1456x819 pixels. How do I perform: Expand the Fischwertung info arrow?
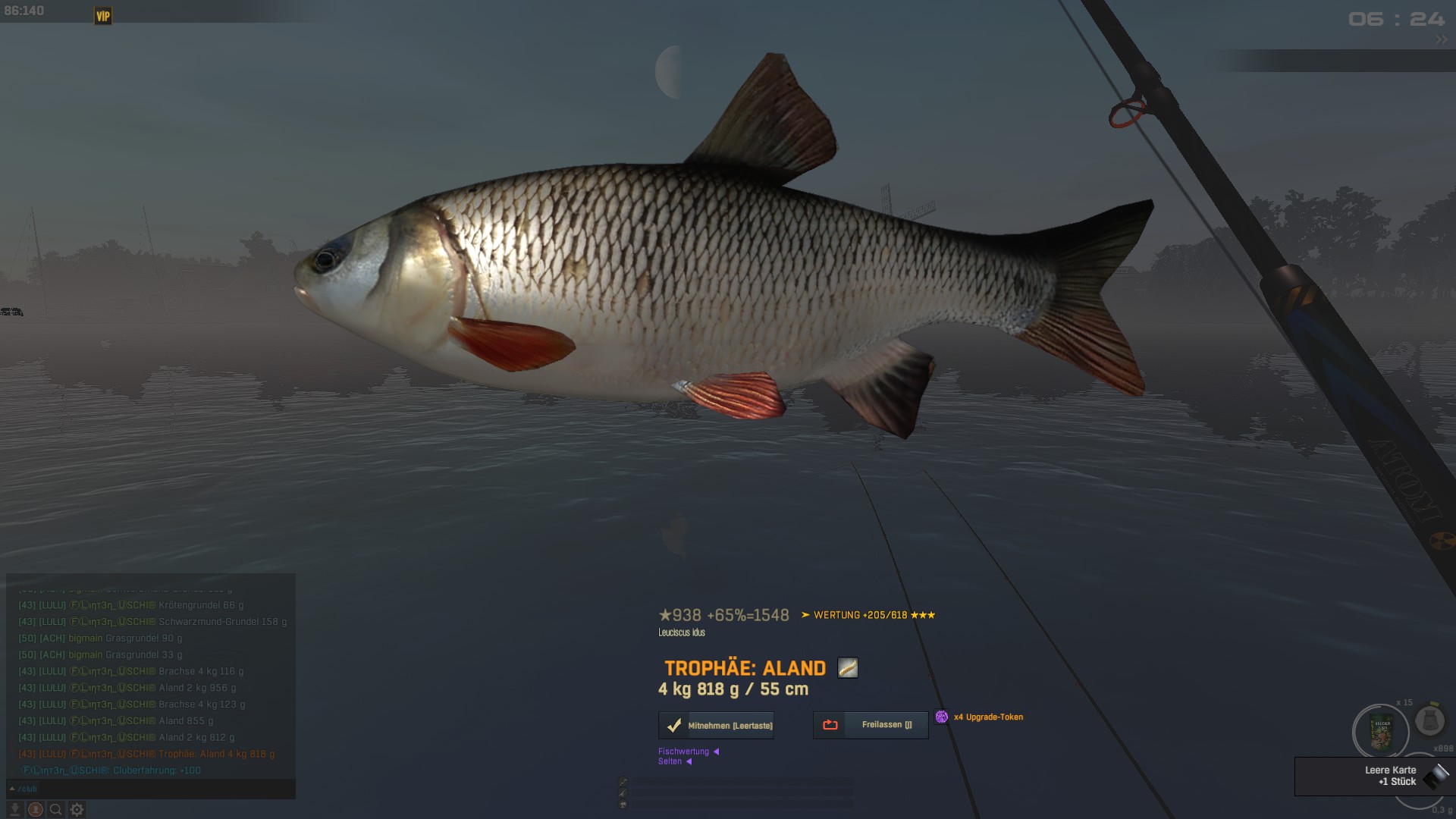[716, 752]
